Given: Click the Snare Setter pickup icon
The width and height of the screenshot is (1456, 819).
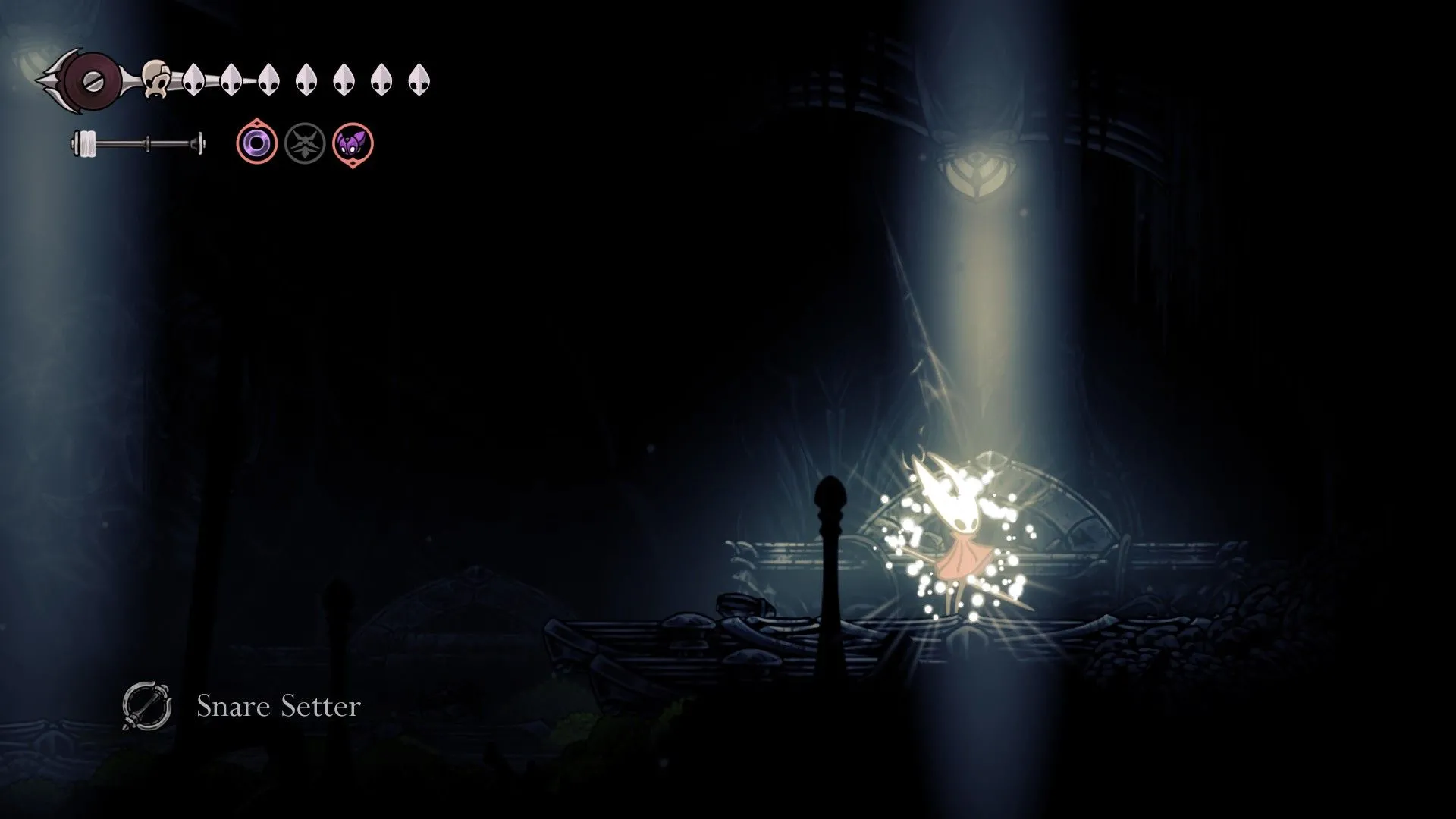Looking at the screenshot, I should [146, 706].
